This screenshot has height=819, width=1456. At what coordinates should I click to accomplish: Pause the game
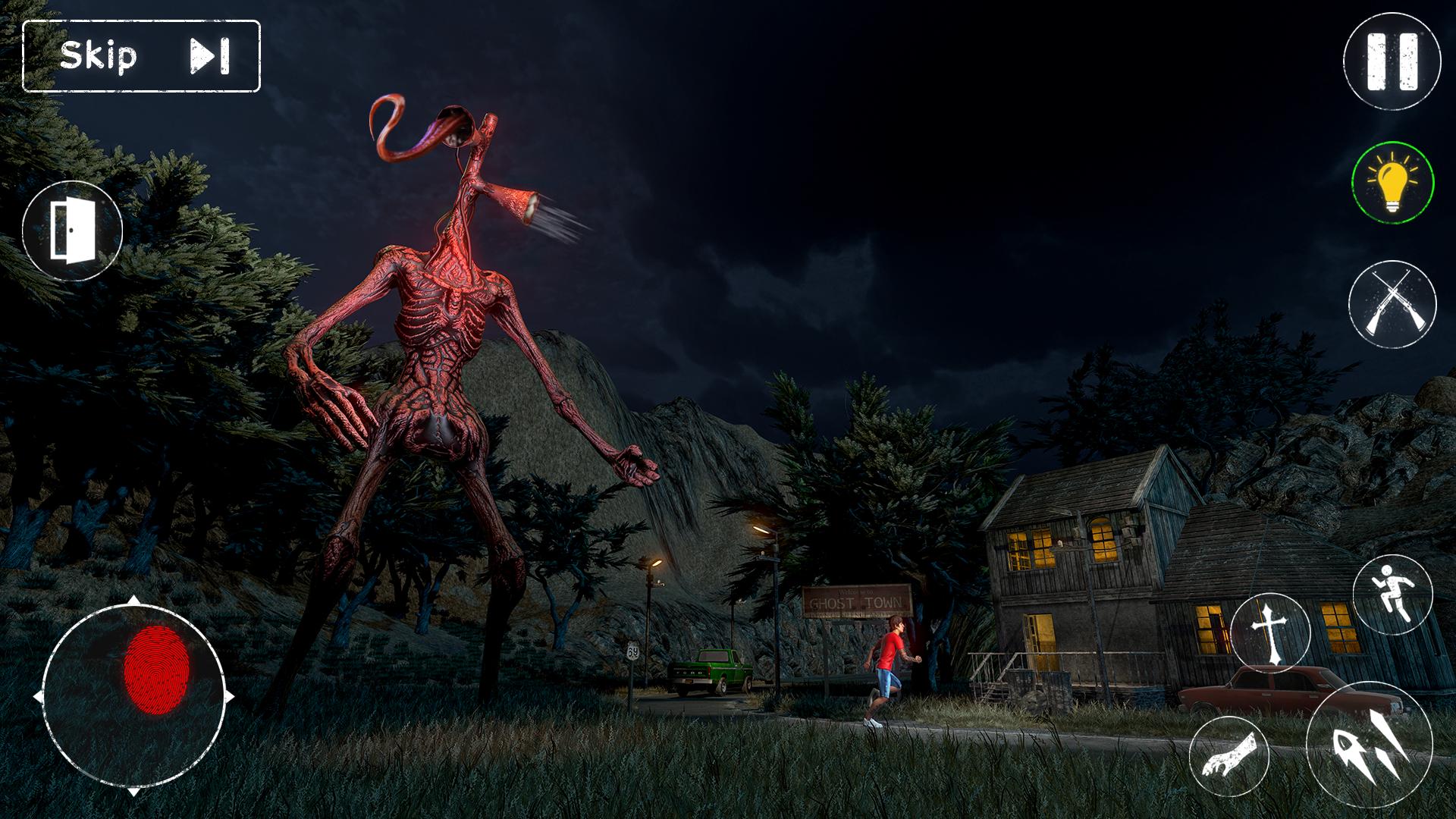pos(1392,61)
